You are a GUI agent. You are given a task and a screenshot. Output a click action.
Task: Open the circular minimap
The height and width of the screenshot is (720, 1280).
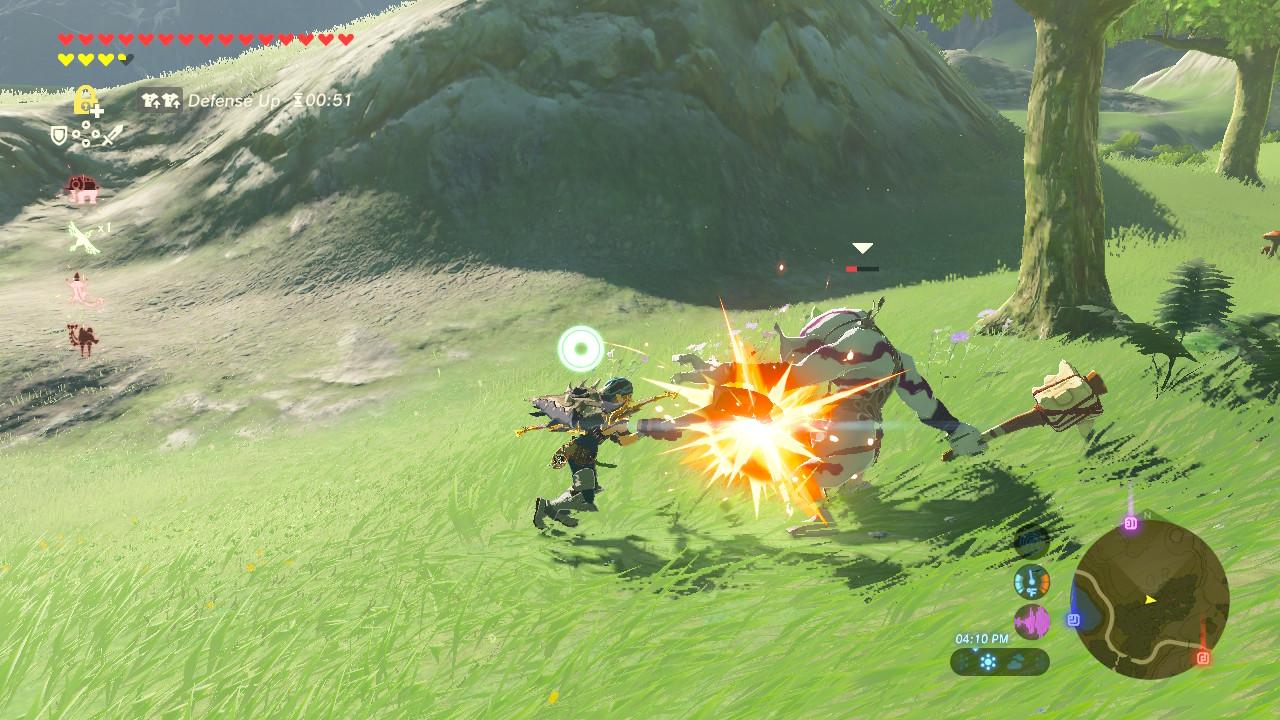(x=1150, y=599)
